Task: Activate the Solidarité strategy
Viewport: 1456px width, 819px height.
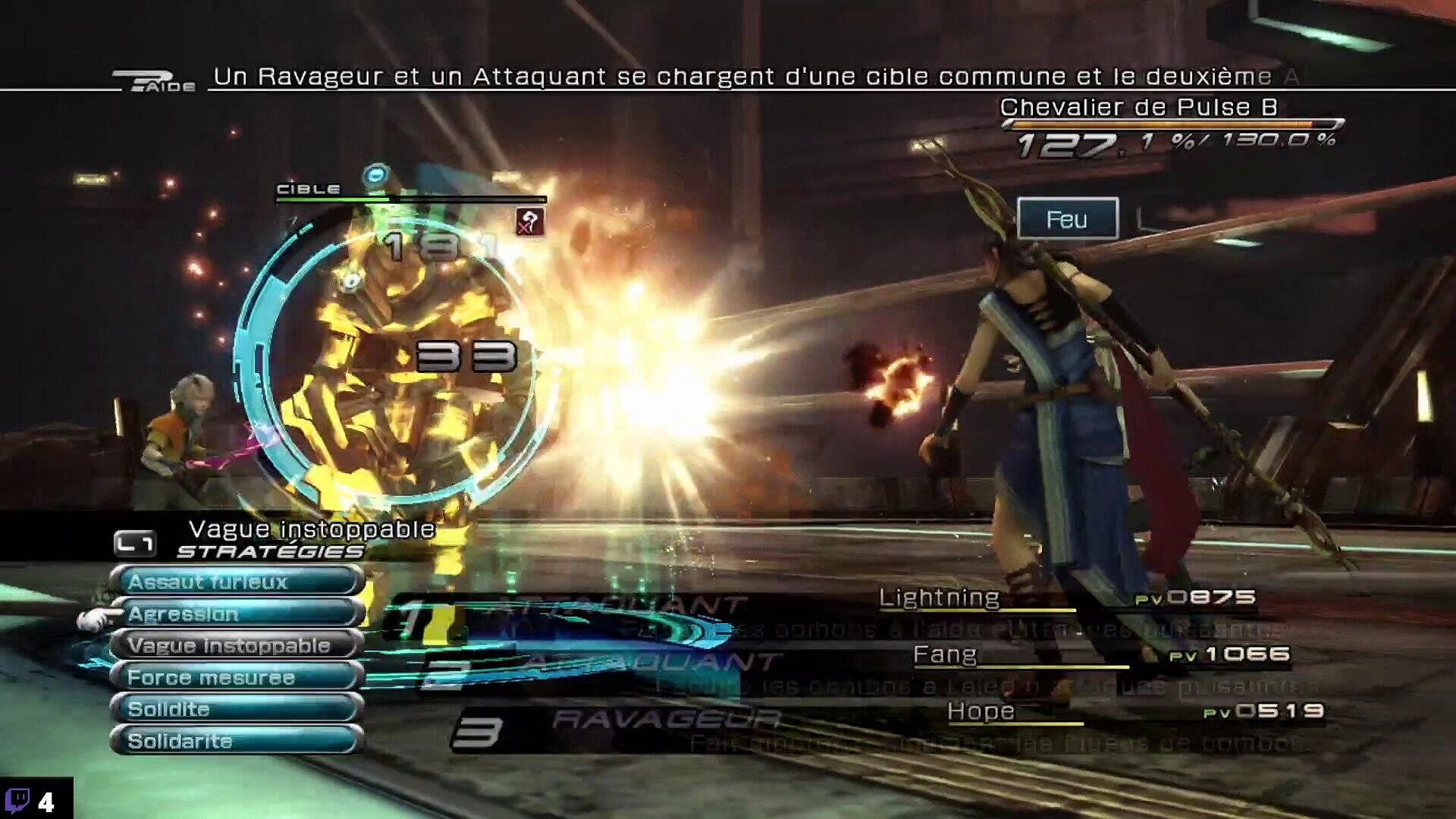Action: [x=237, y=741]
